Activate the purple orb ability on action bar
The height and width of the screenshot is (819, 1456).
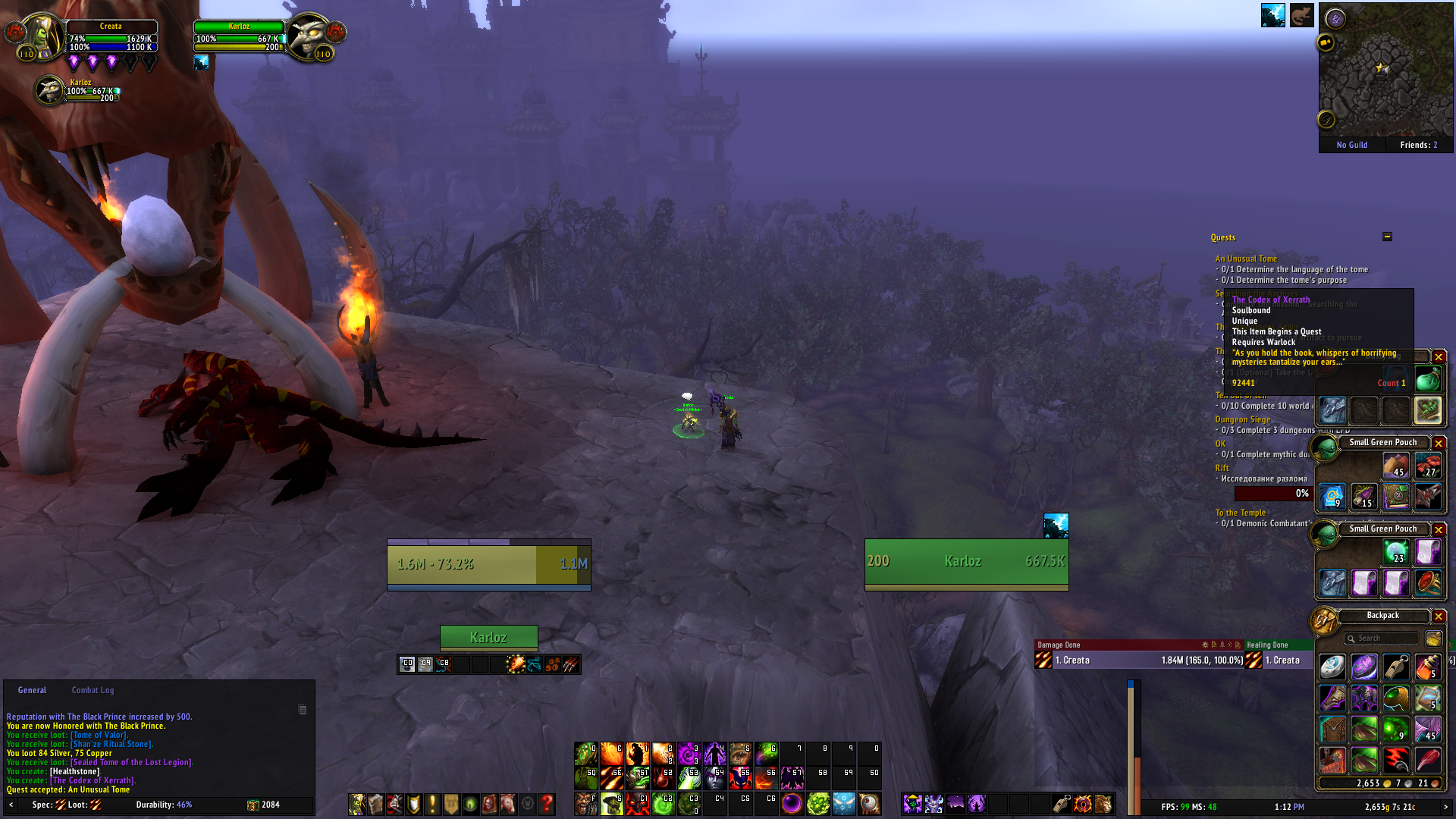(792, 803)
